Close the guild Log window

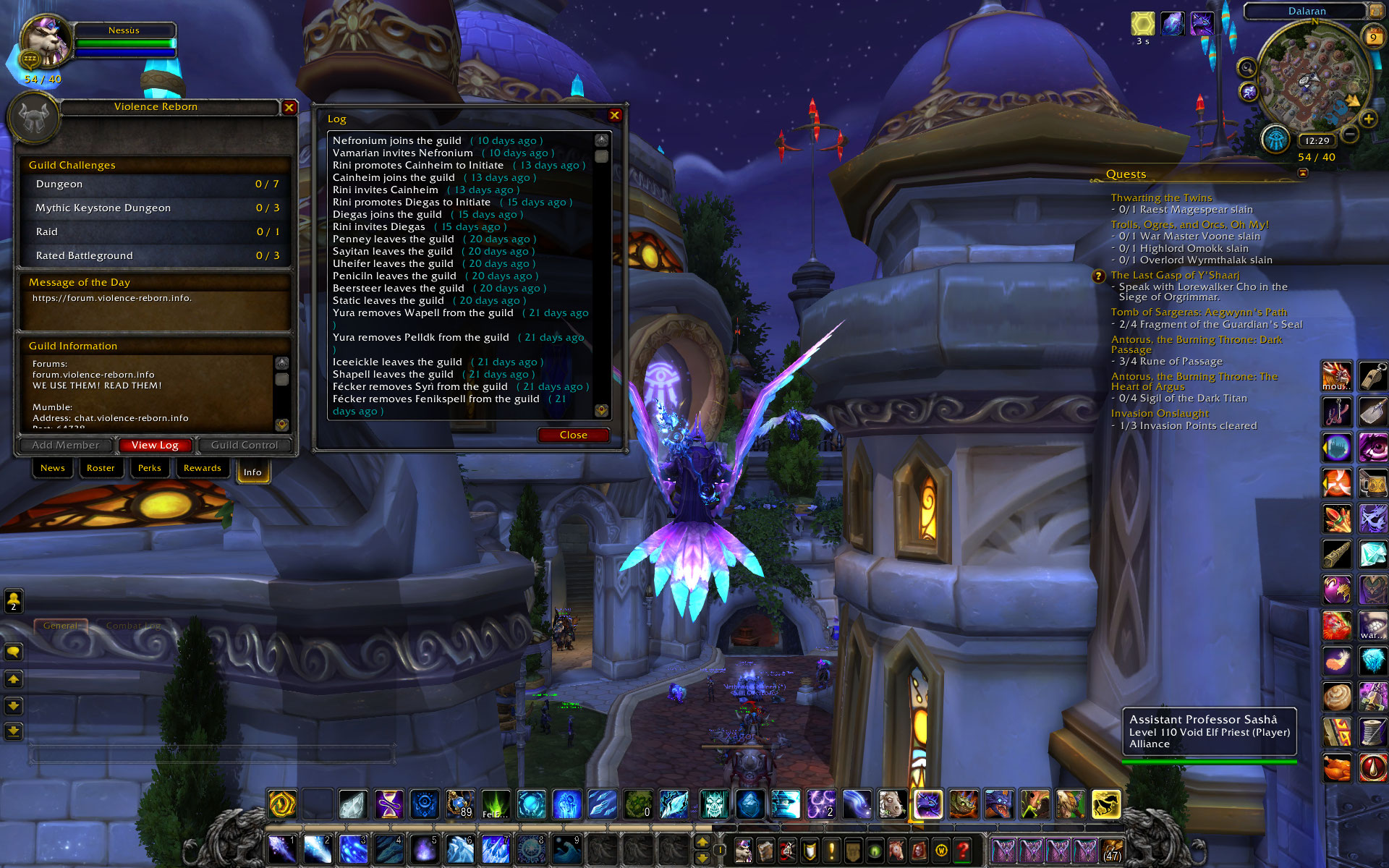(614, 115)
